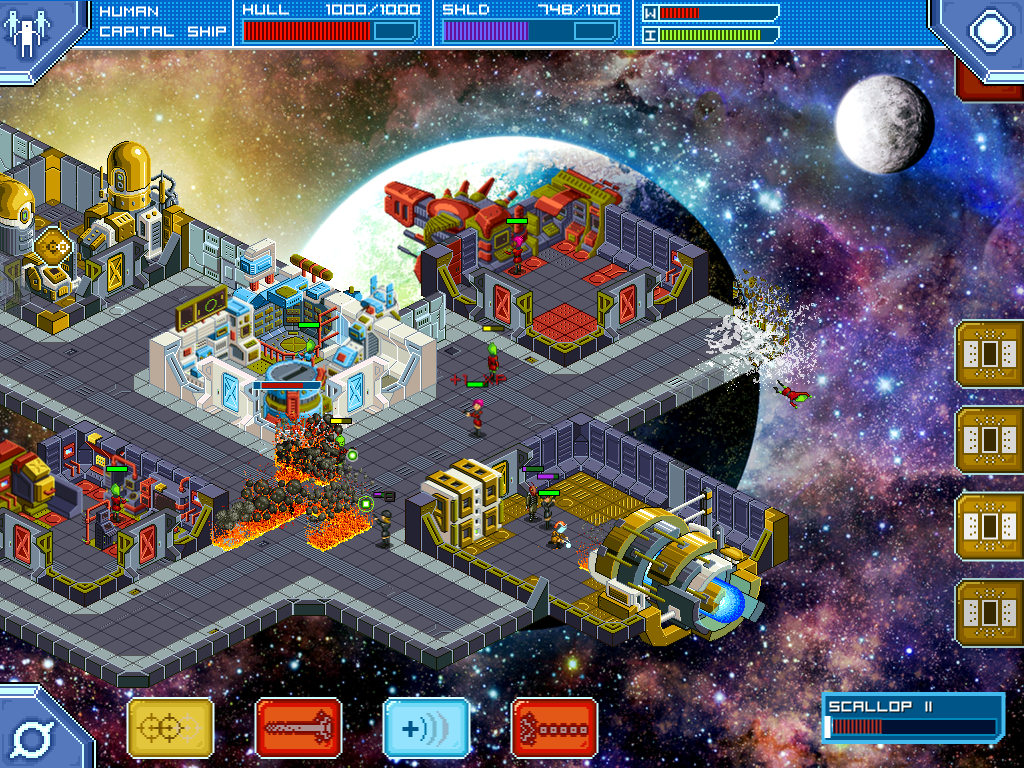The width and height of the screenshot is (1024, 768).
Task: Use the blue healing pulse ability
Action: pyautogui.click(x=426, y=728)
